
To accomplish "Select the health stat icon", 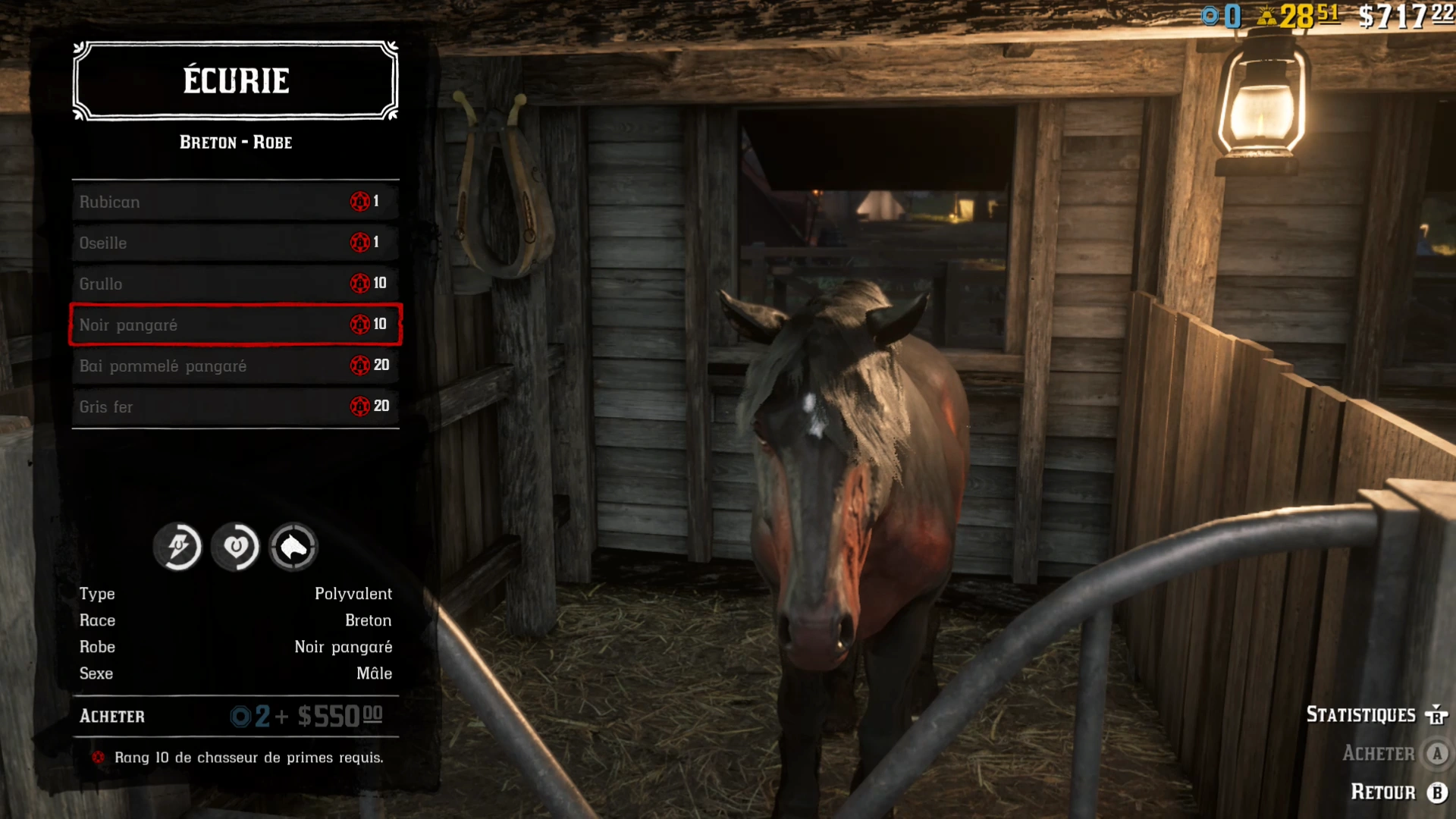I will (236, 547).
